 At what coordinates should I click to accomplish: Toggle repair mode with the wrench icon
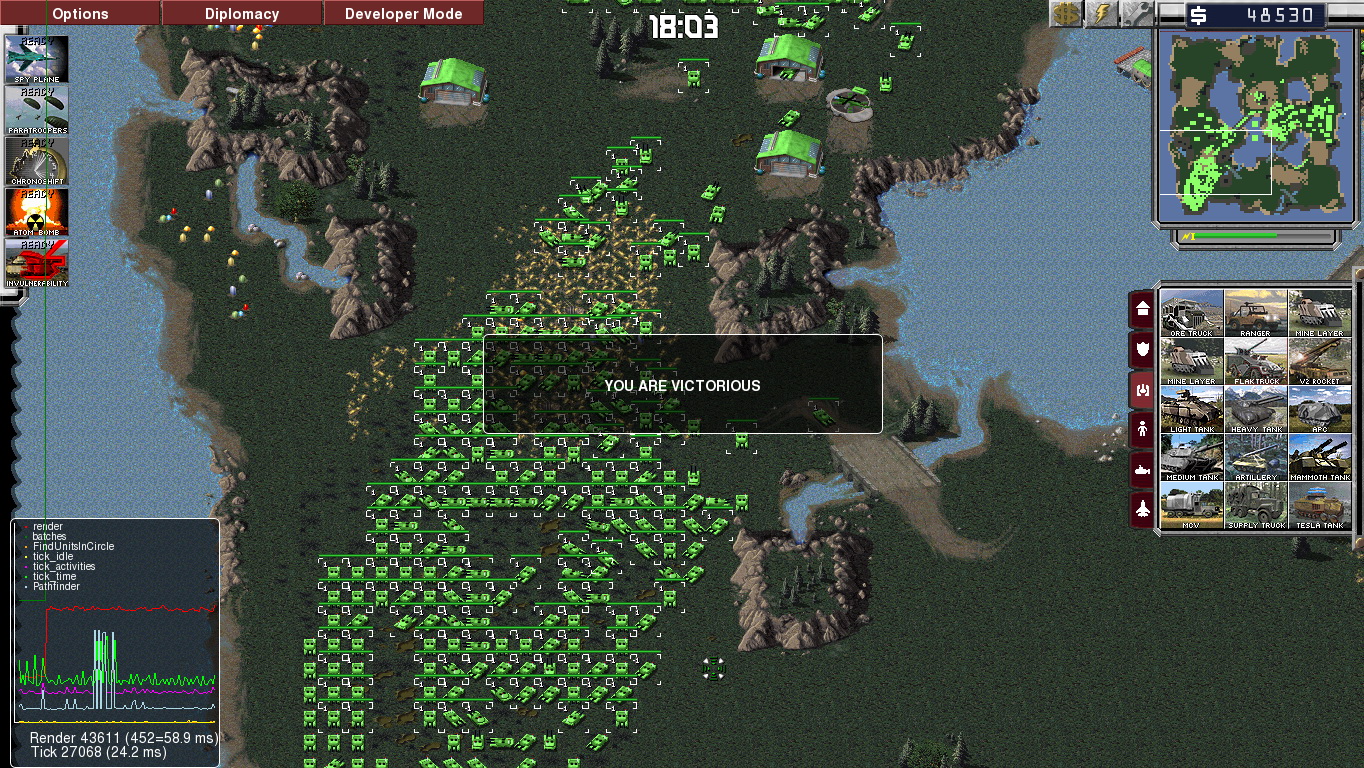click(x=1135, y=13)
